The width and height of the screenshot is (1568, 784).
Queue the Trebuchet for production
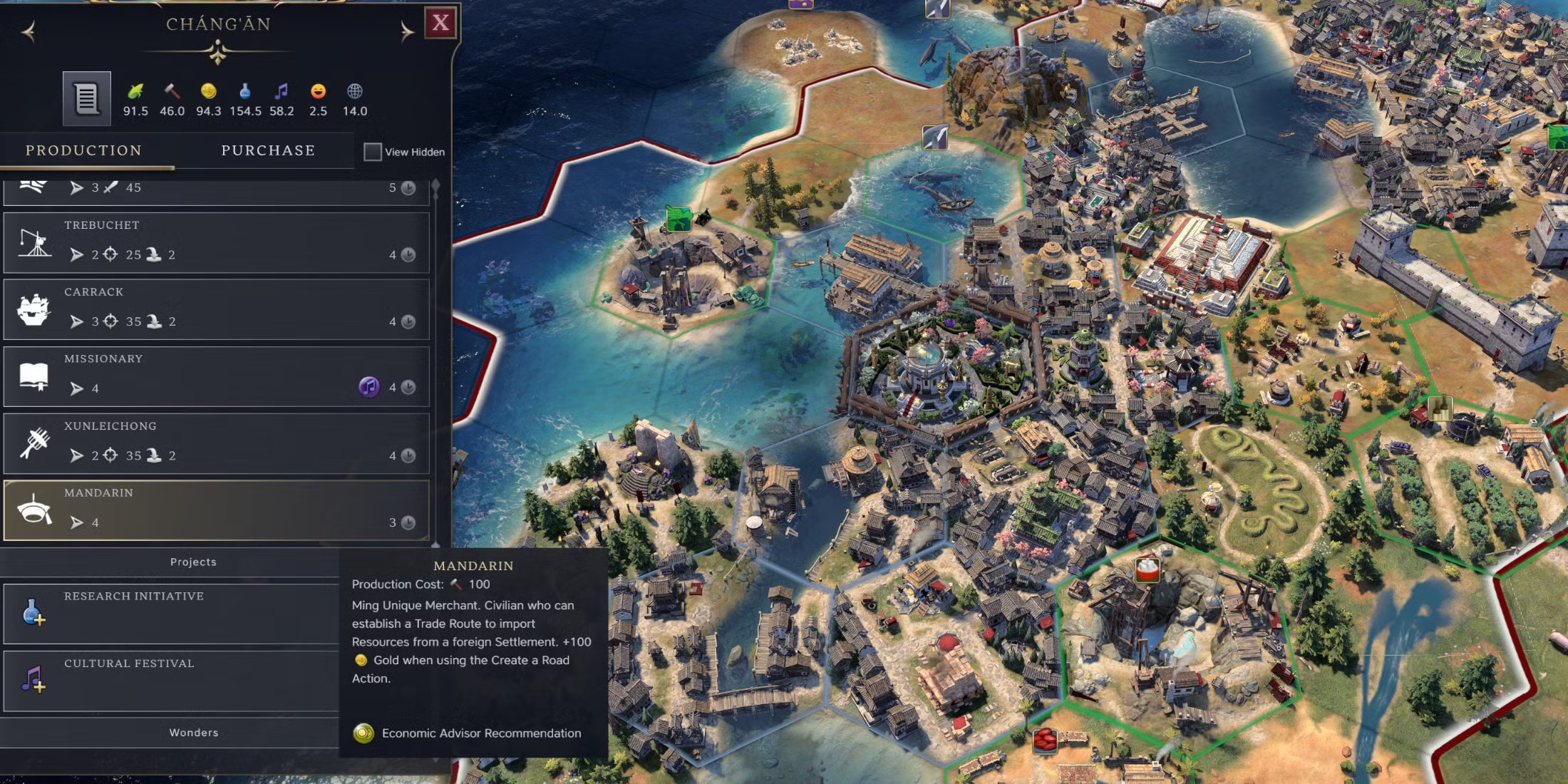(x=216, y=242)
